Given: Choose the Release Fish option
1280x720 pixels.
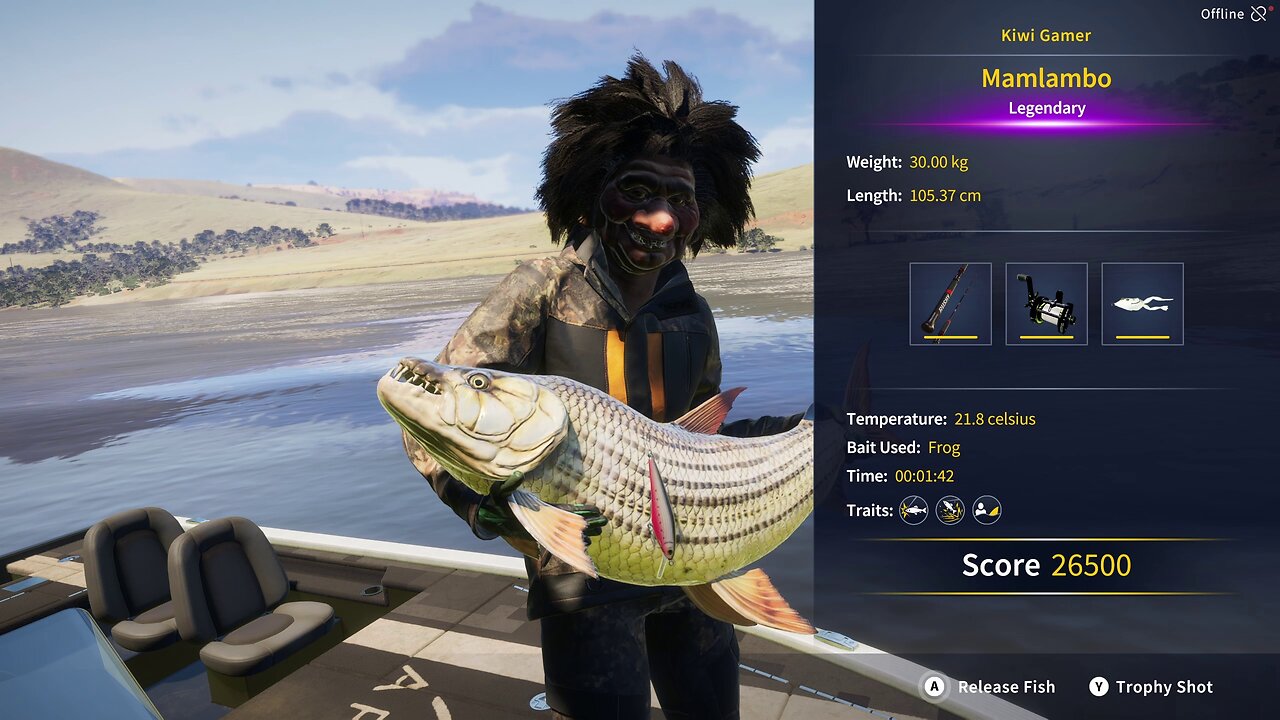Looking at the screenshot, I should pyautogui.click(x=990, y=687).
